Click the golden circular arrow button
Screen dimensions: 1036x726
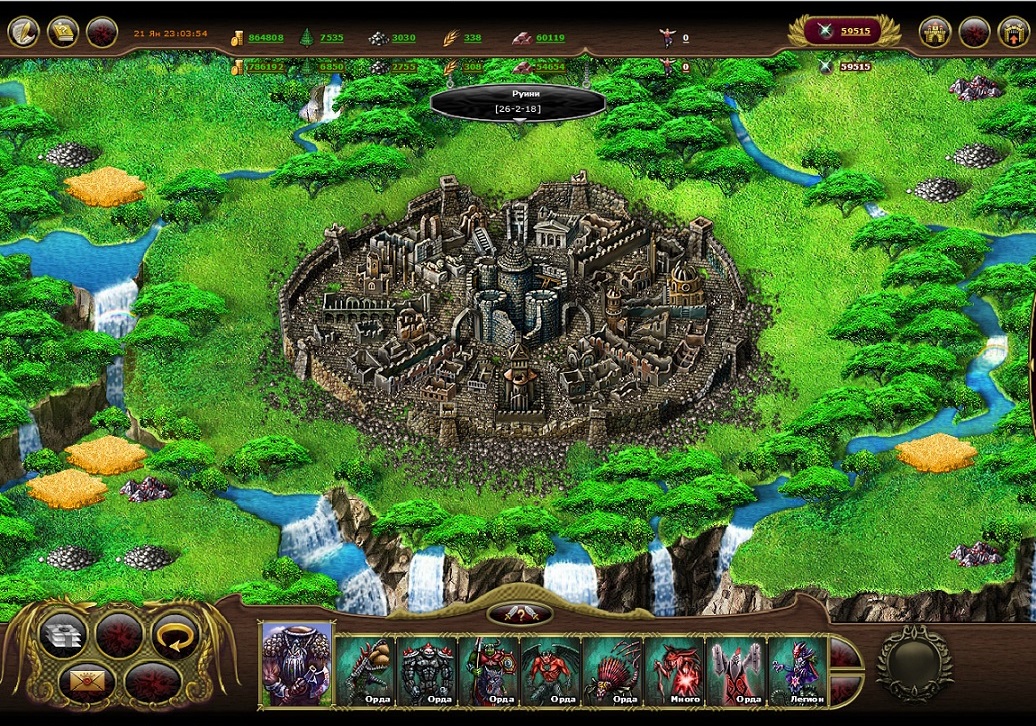pyautogui.click(x=175, y=636)
